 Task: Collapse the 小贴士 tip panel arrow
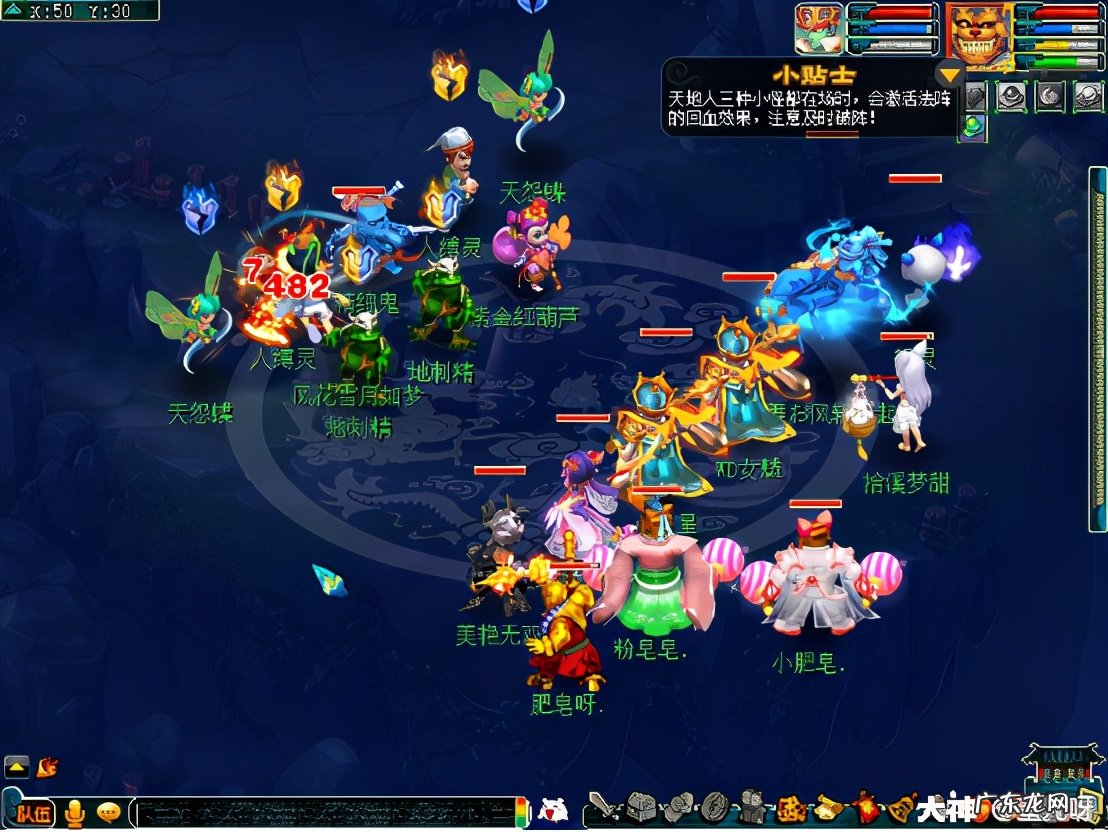[948, 73]
